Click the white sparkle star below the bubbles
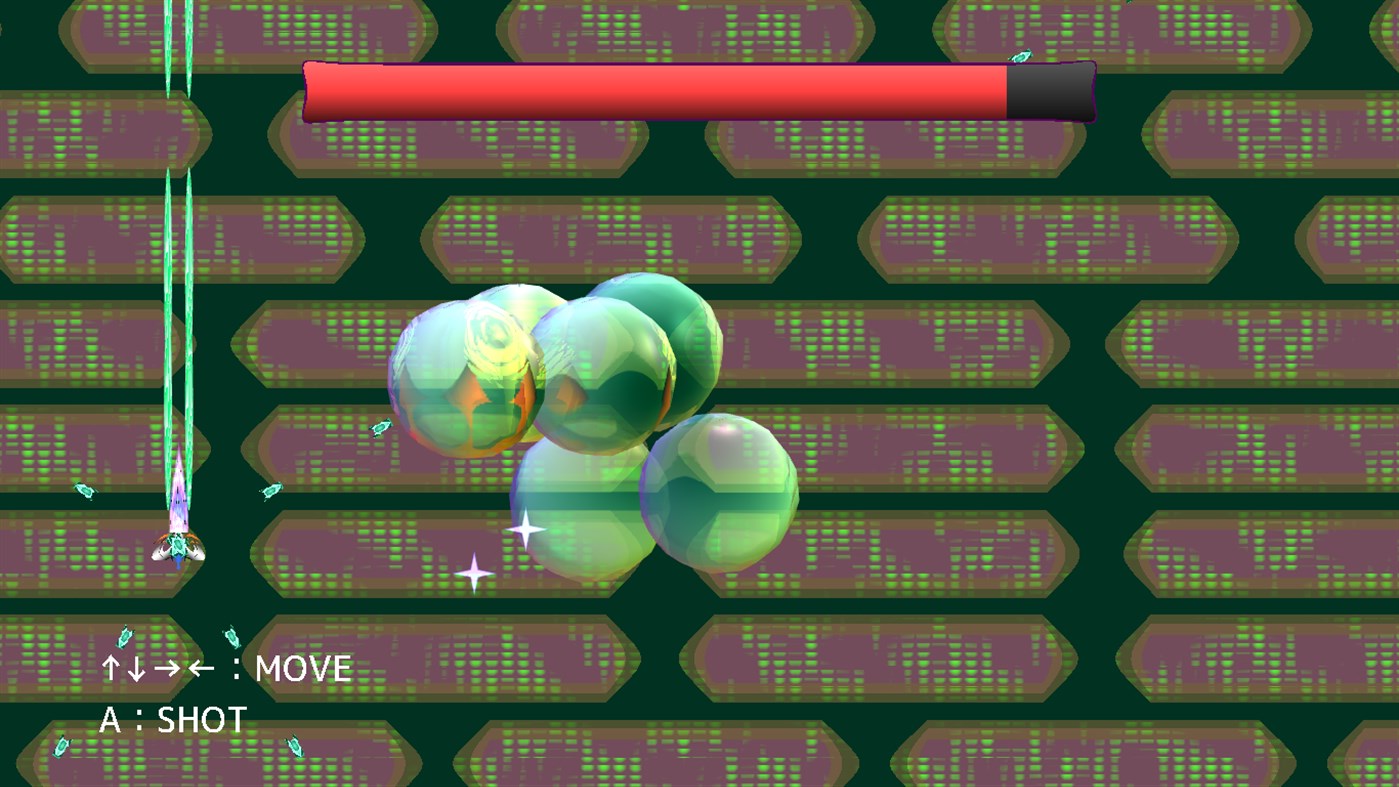The image size is (1399, 787). pos(525,528)
